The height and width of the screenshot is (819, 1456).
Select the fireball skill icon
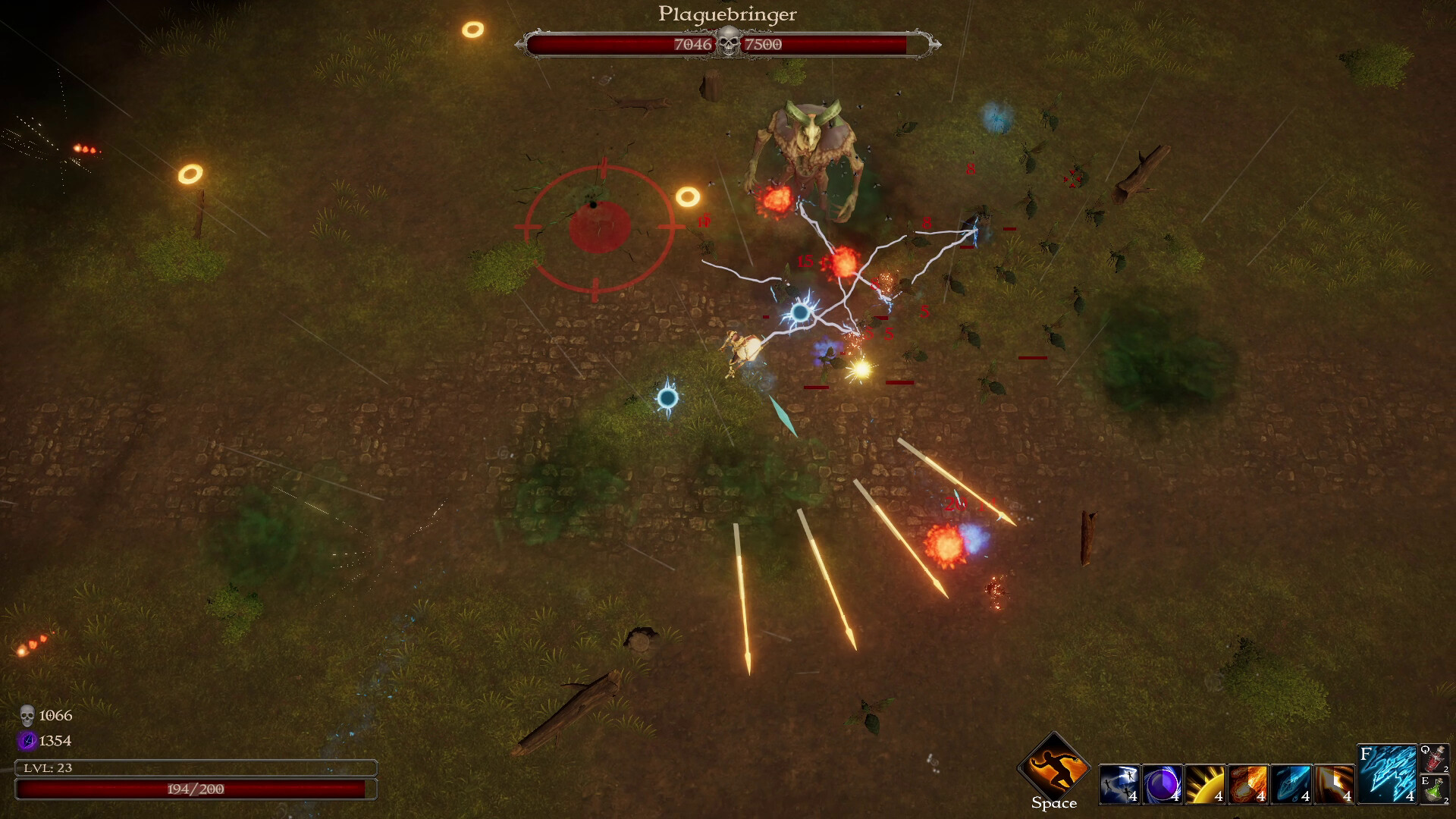pos(1248,784)
